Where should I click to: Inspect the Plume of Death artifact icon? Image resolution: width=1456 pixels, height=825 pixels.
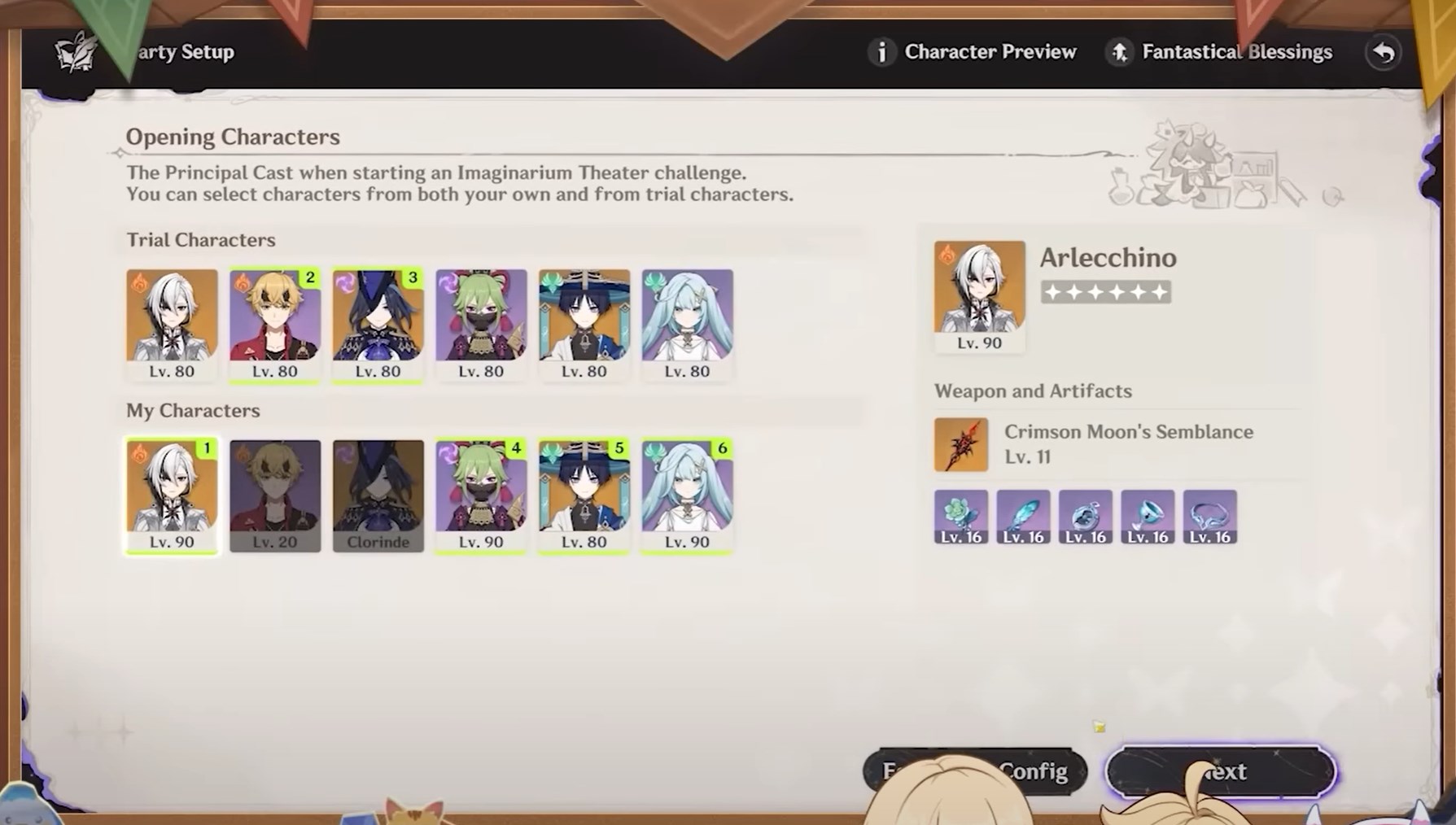[1023, 516]
